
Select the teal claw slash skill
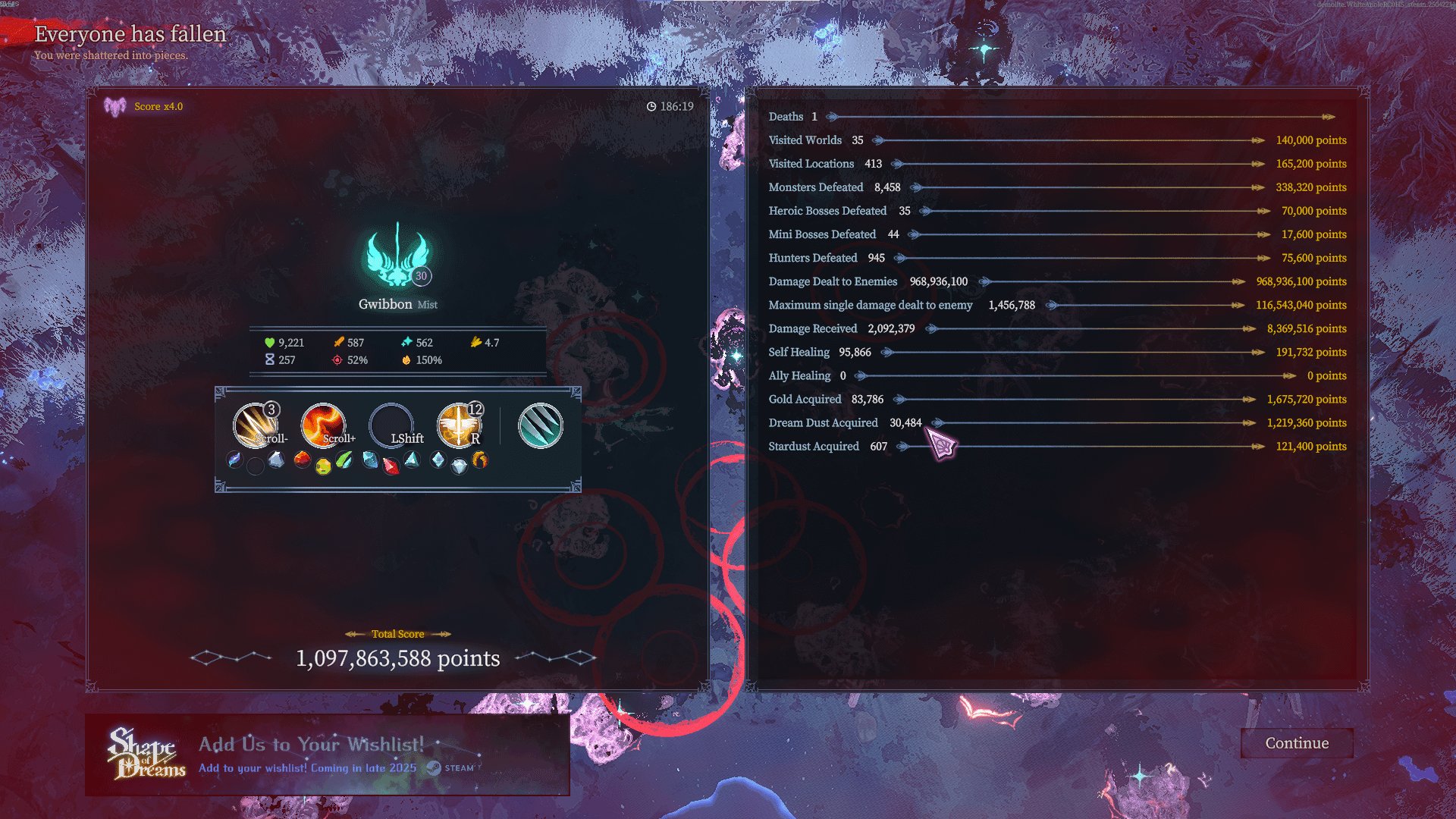point(540,425)
